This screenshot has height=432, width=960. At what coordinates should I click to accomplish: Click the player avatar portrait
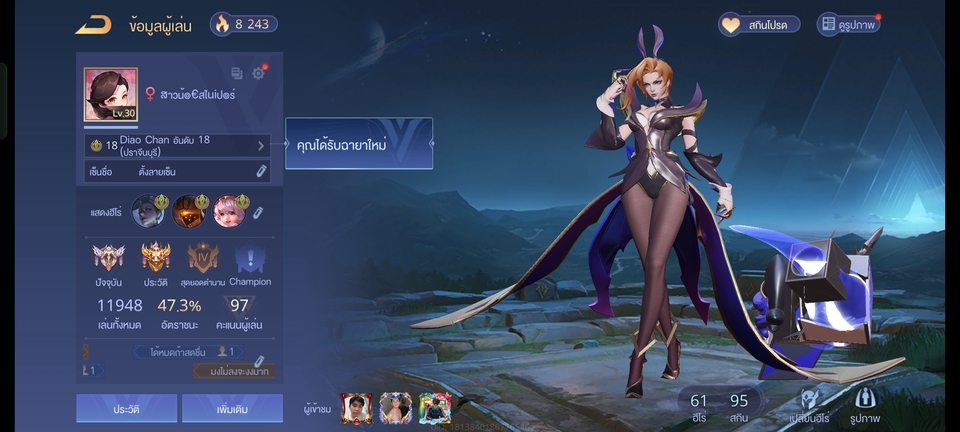click(x=110, y=95)
